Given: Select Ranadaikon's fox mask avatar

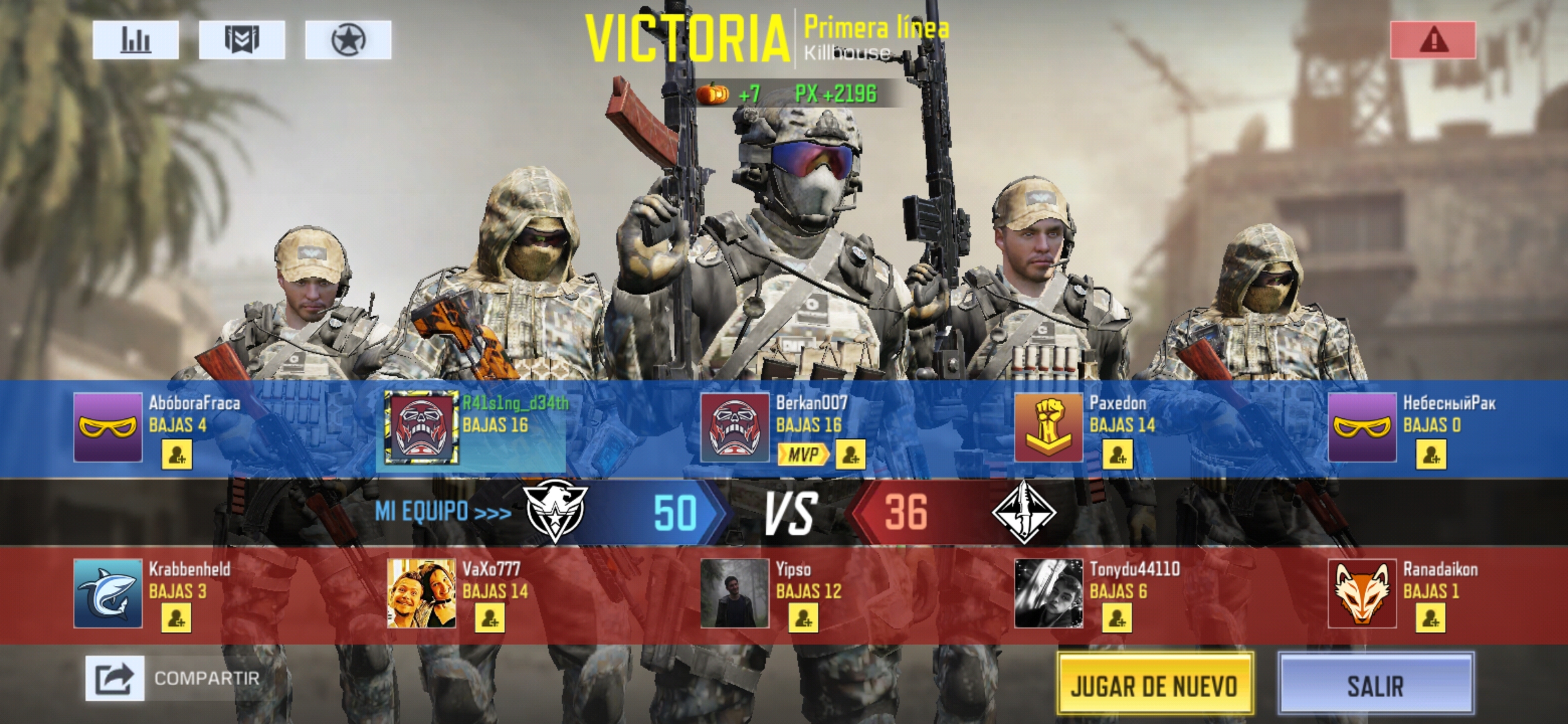Looking at the screenshot, I should tap(1362, 593).
